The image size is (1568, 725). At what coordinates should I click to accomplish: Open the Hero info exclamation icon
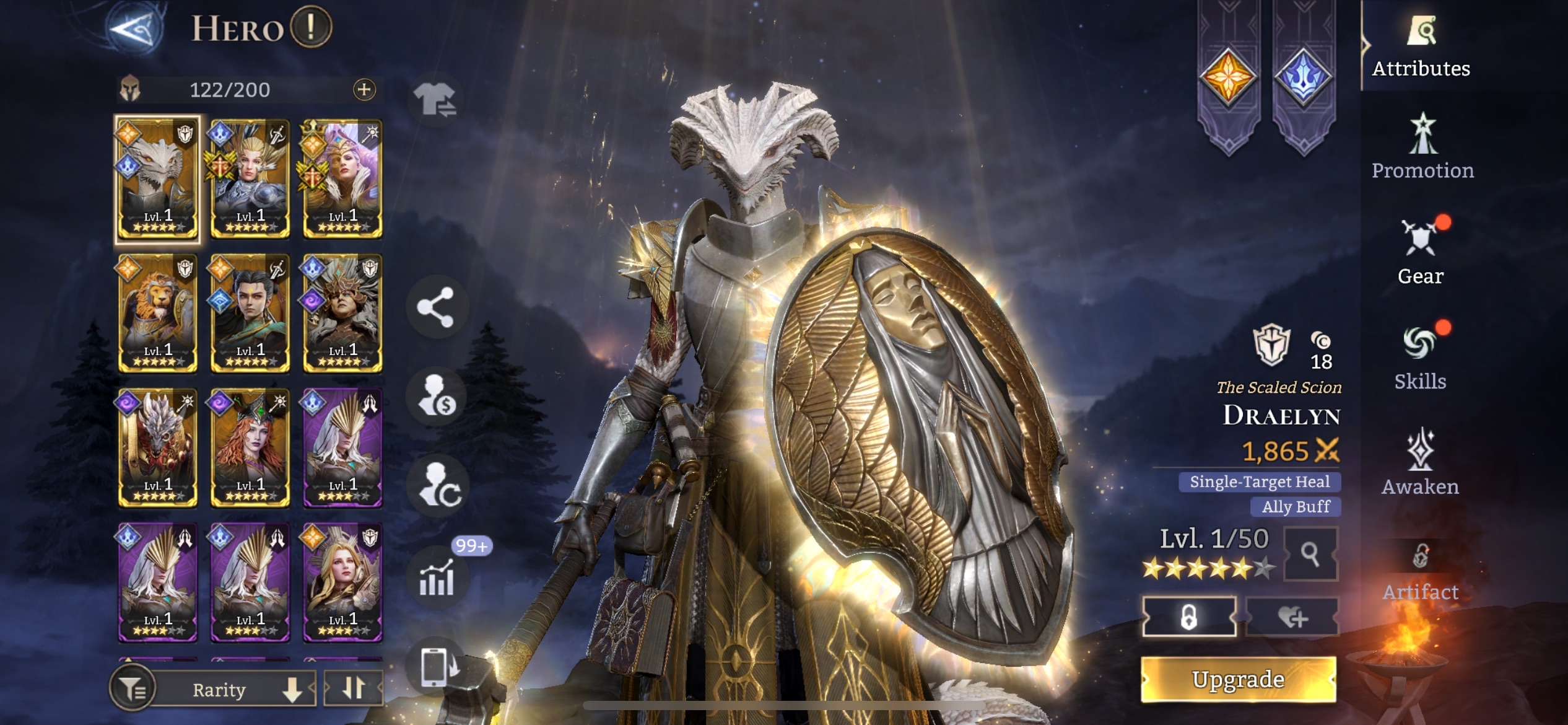tap(311, 27)
